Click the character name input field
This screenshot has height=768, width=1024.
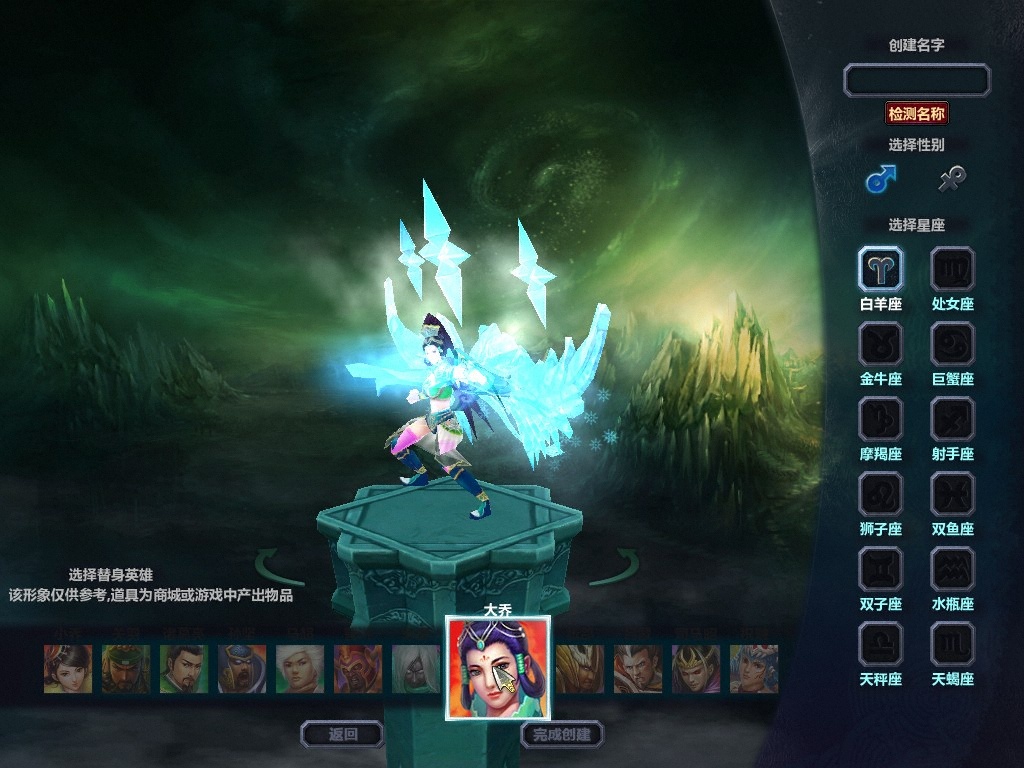916,80
